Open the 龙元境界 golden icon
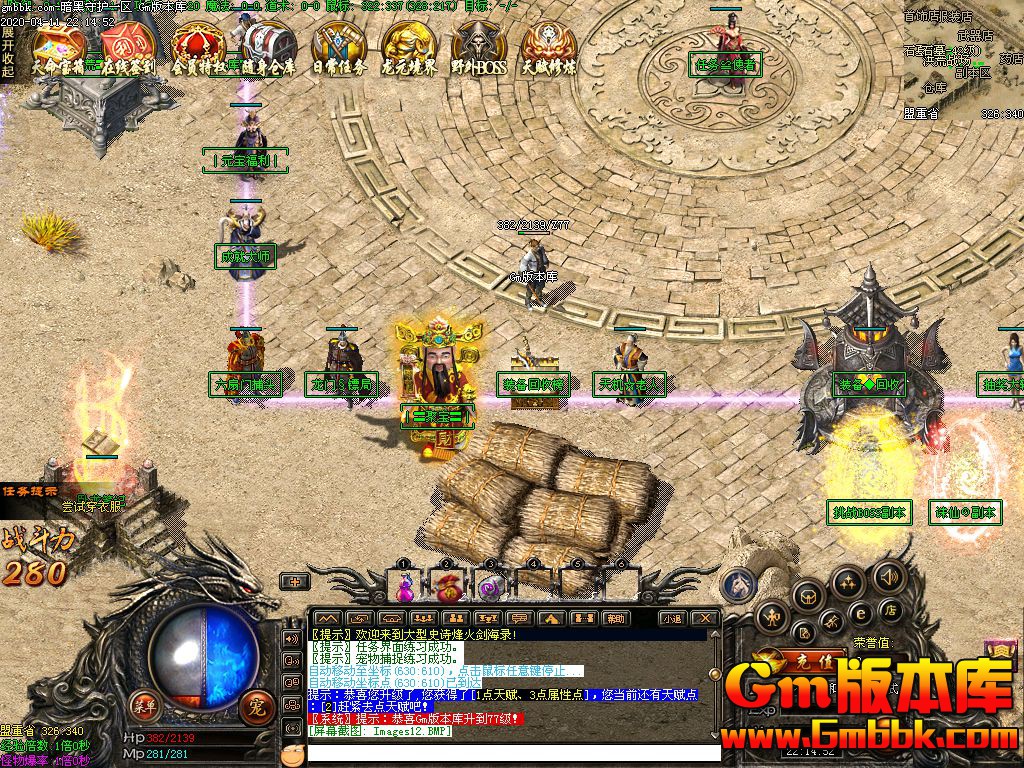The image size is (1024, 768). coord(409,48)
